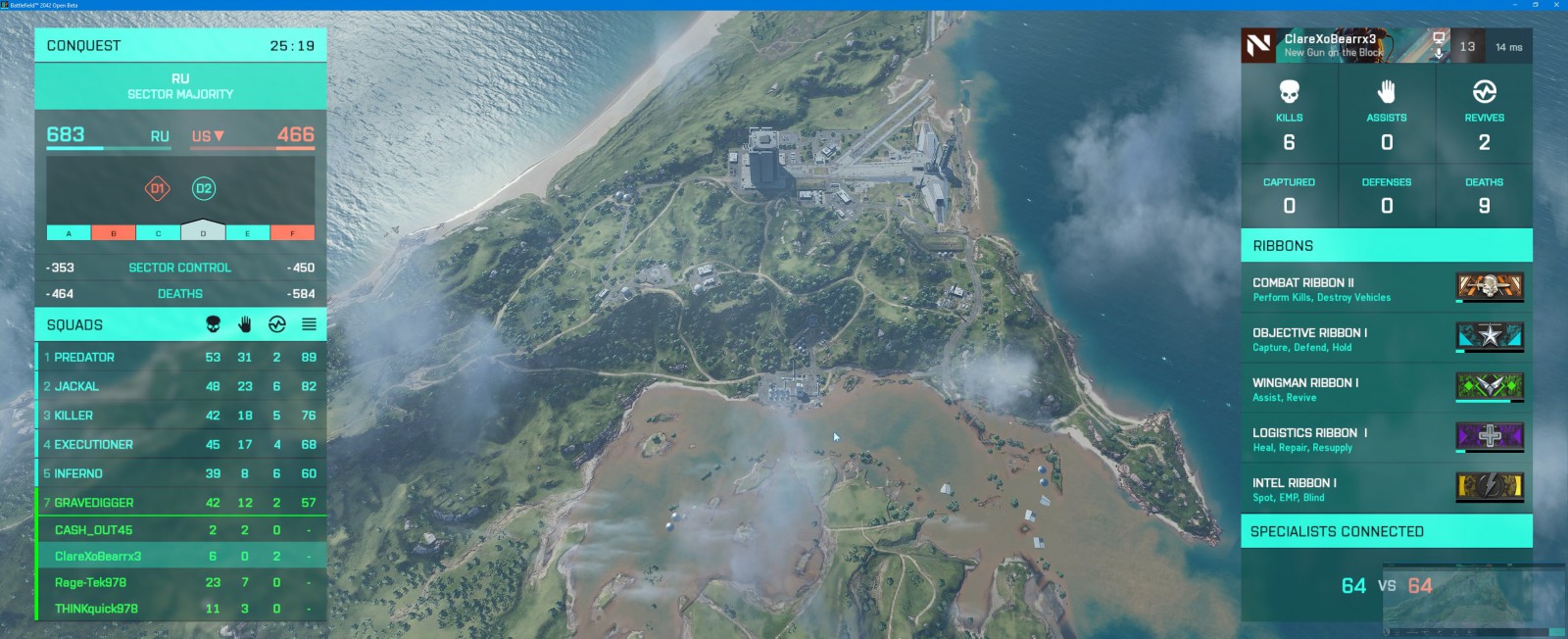The width and height of the screenshot is (1568, 639).
Task: View the Combat Ribbon II entry
Action: 1386,289
